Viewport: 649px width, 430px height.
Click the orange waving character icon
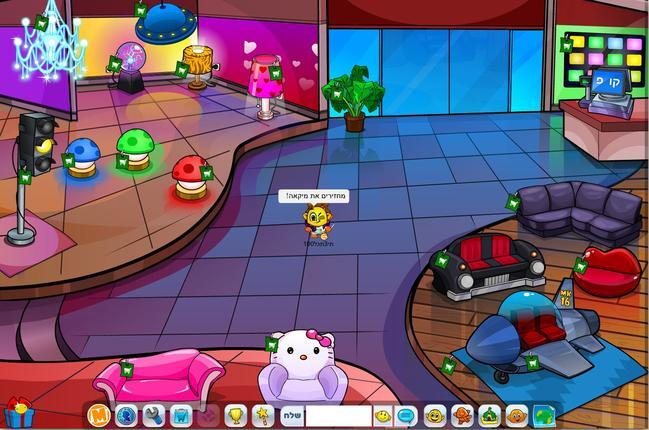[462, 414]
